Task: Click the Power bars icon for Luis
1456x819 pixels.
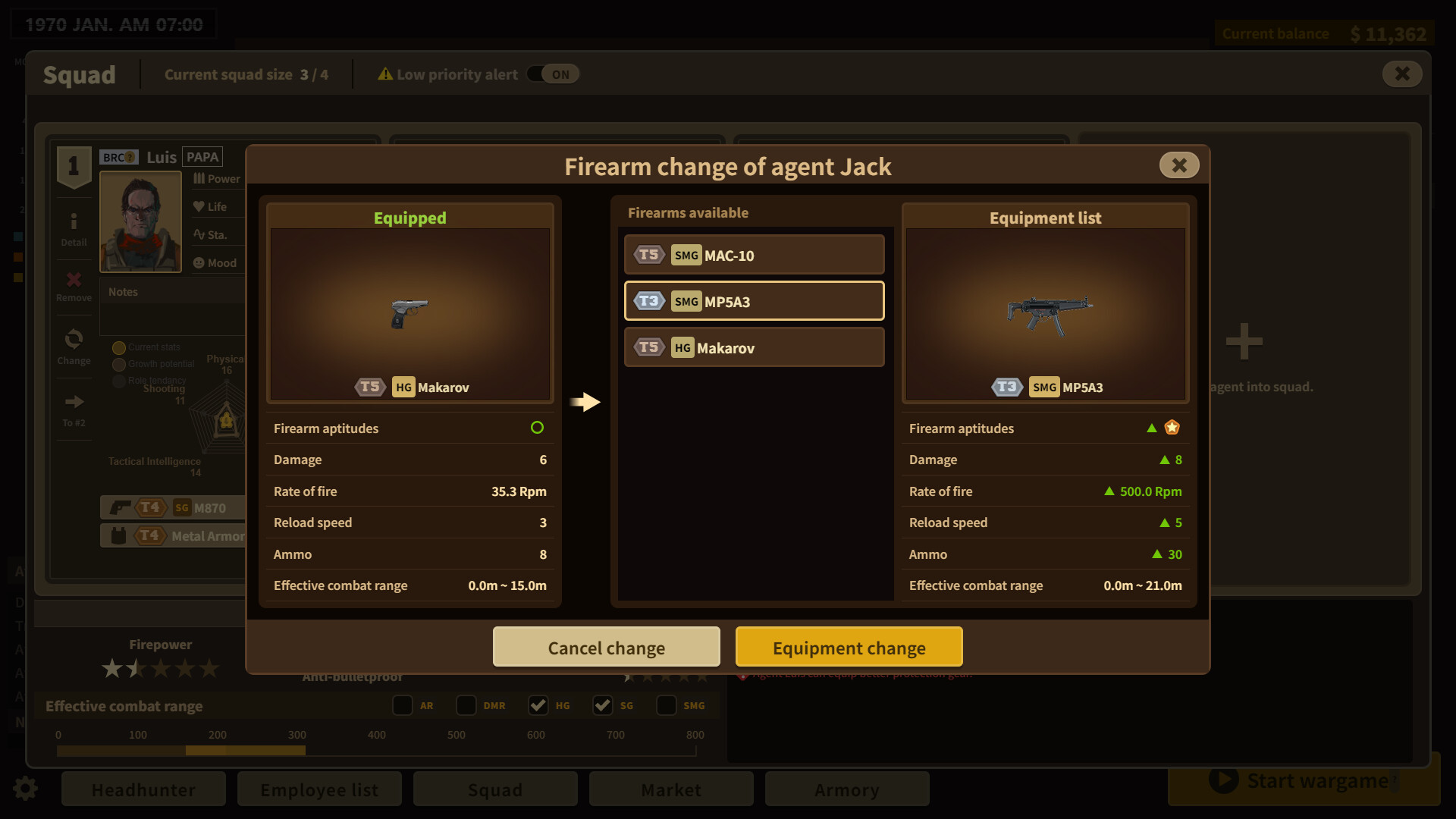Action: pyautogui.click(x=199, y=178)
